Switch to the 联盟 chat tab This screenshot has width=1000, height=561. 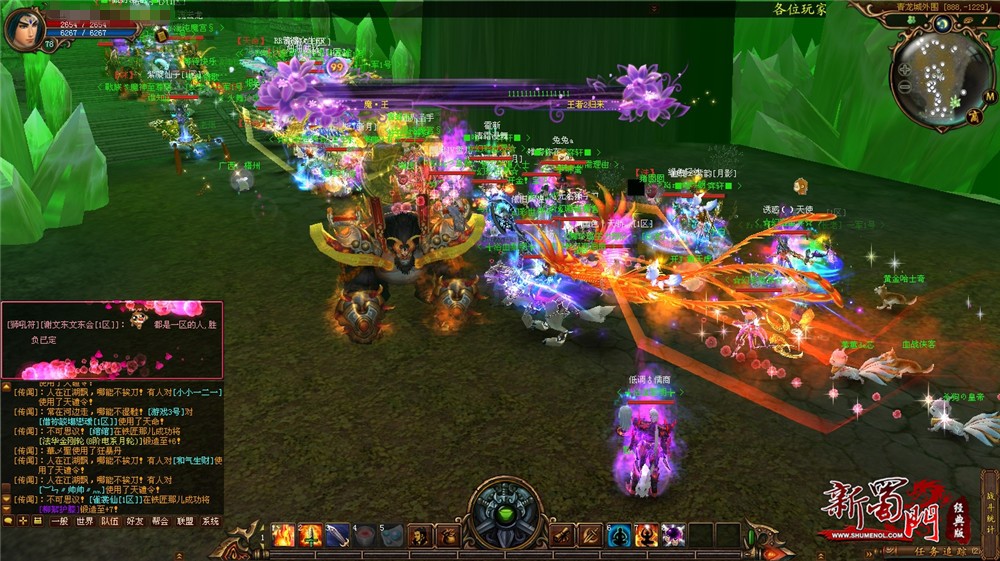click(x=186, y=521)
